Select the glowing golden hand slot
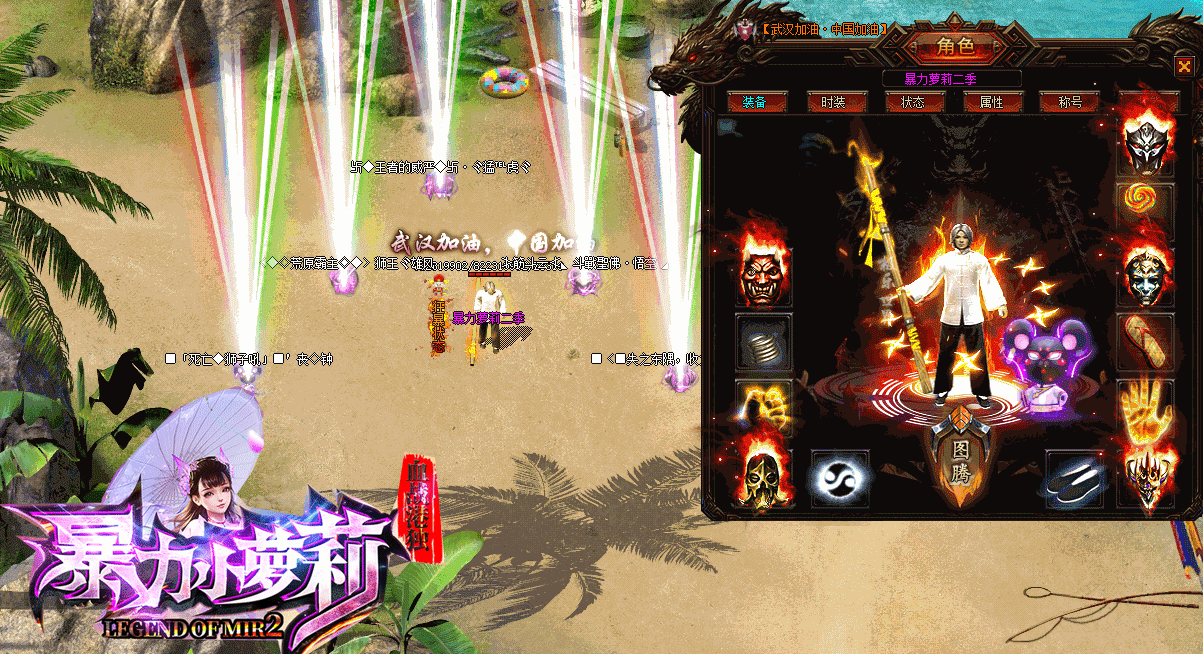This screenshot has height=654, width=1203. pos(1145,408)
